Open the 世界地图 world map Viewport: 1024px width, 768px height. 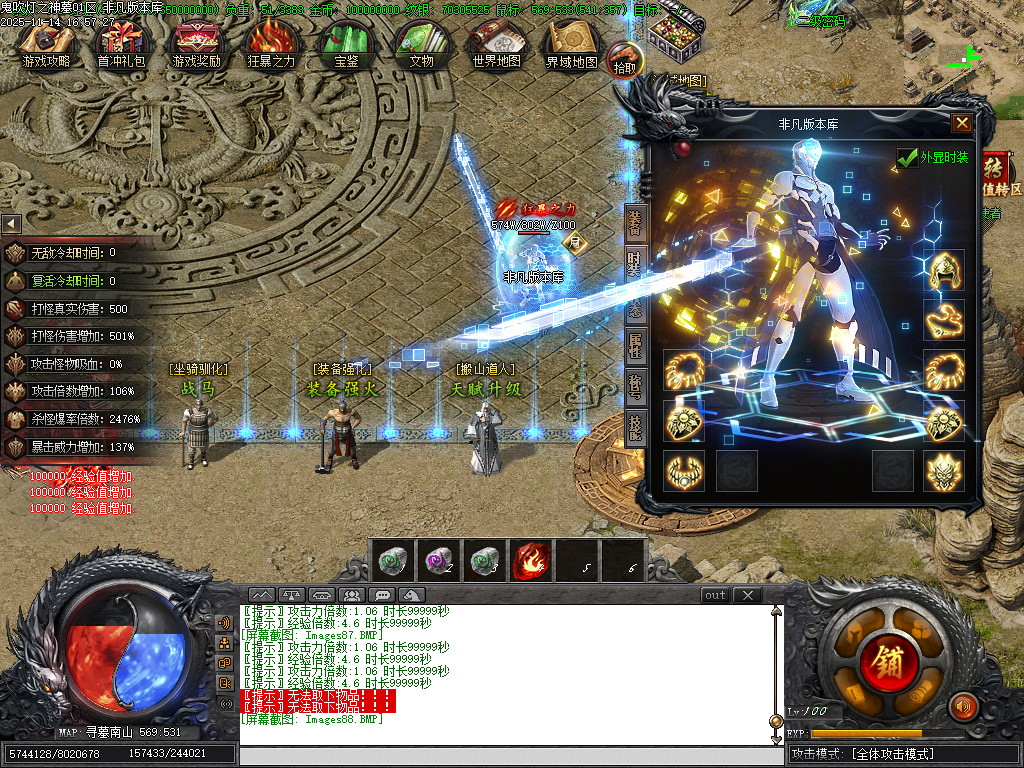[x=496, y=45]
